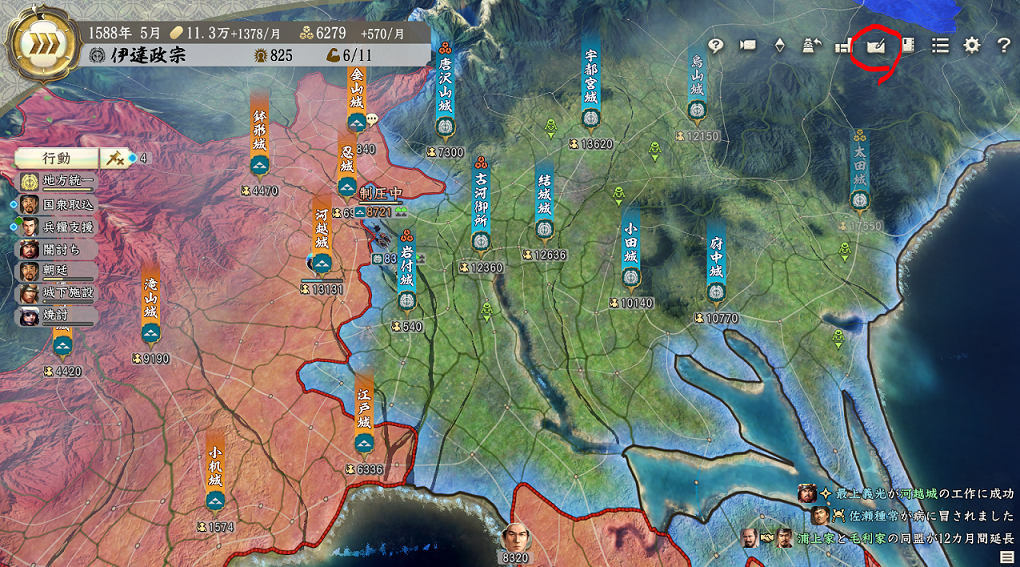Screen dimensions: 1020x567
Task: Open help with the question mark
Action: point(1003,45)
